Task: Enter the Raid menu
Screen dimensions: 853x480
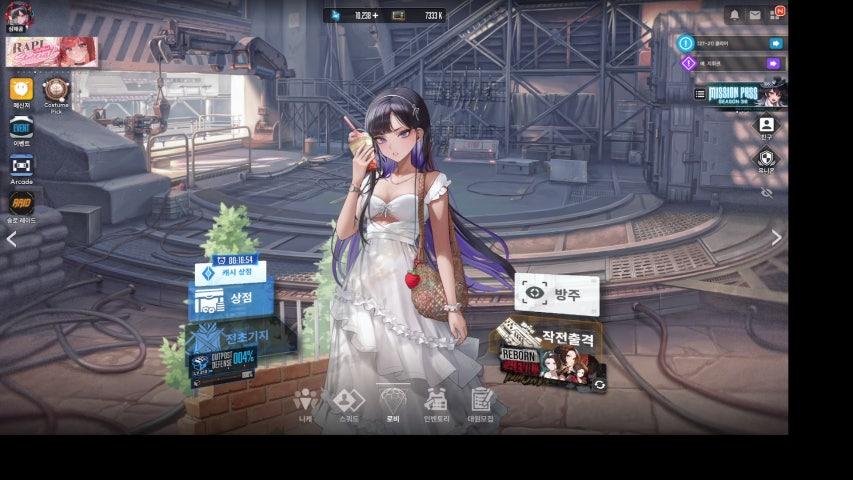Action: (x=21, y=203)
